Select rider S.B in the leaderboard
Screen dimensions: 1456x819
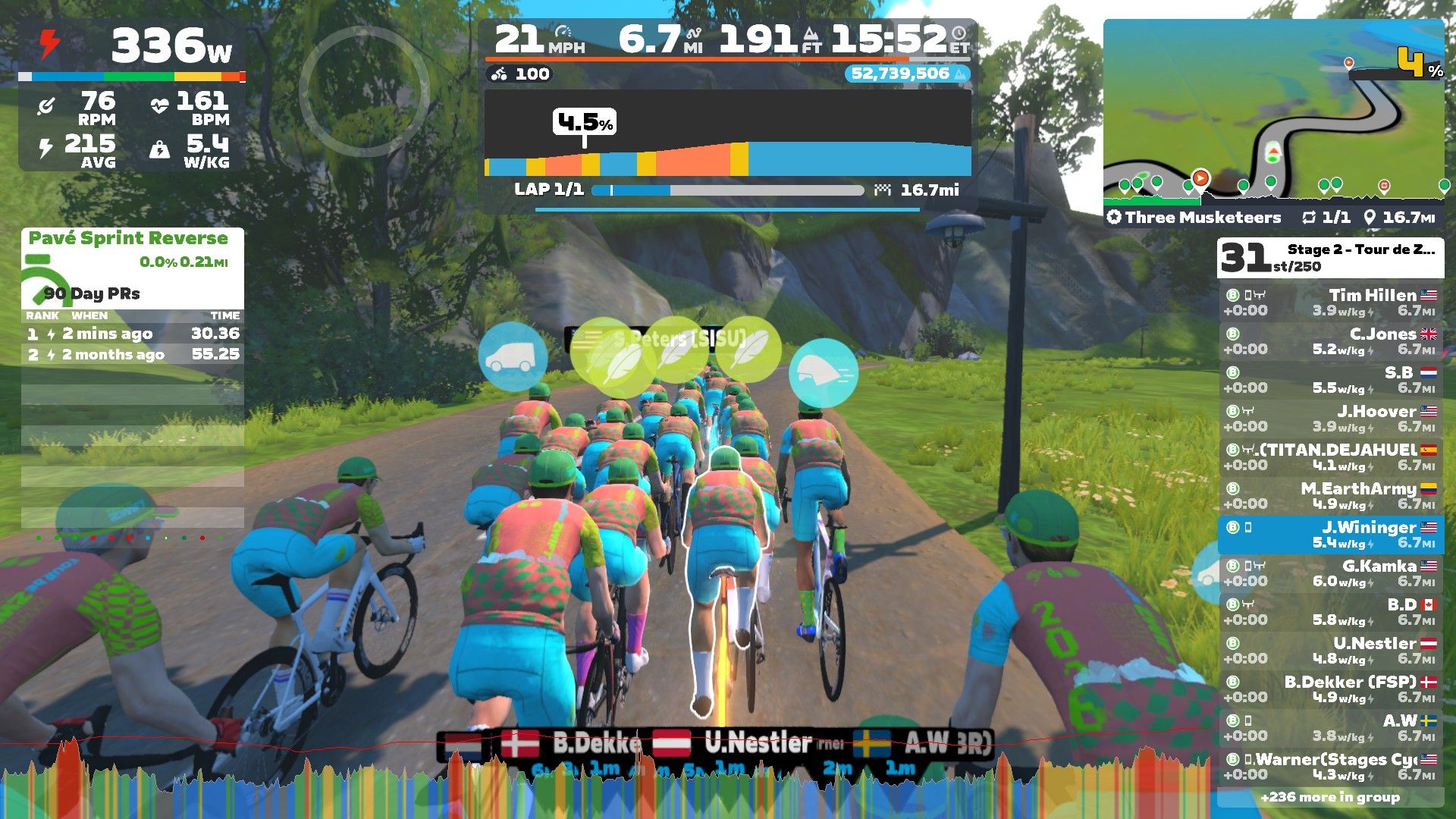tap(1331, 380)
